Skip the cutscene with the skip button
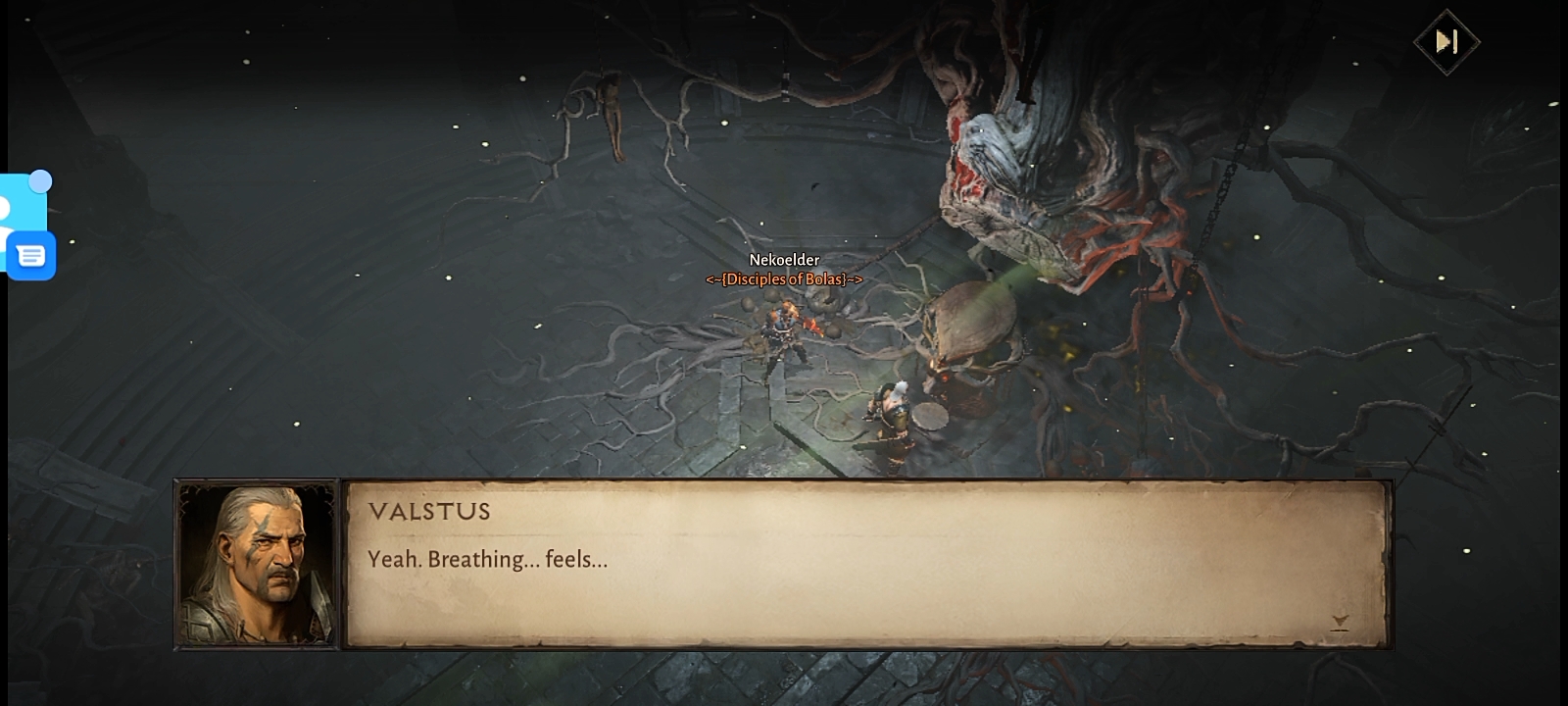The height and width of the screenshot is (706, 1568). [1446, 41]
